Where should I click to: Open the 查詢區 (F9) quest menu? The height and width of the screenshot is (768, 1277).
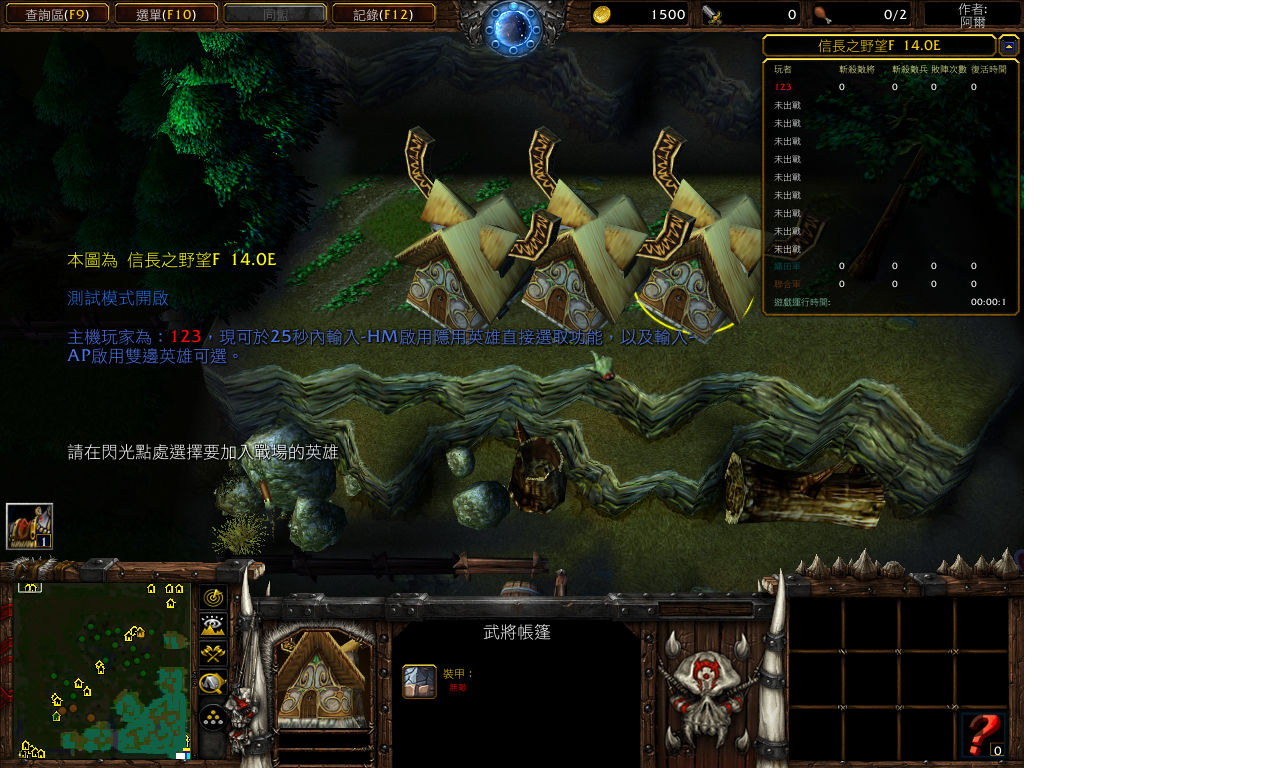57,14
